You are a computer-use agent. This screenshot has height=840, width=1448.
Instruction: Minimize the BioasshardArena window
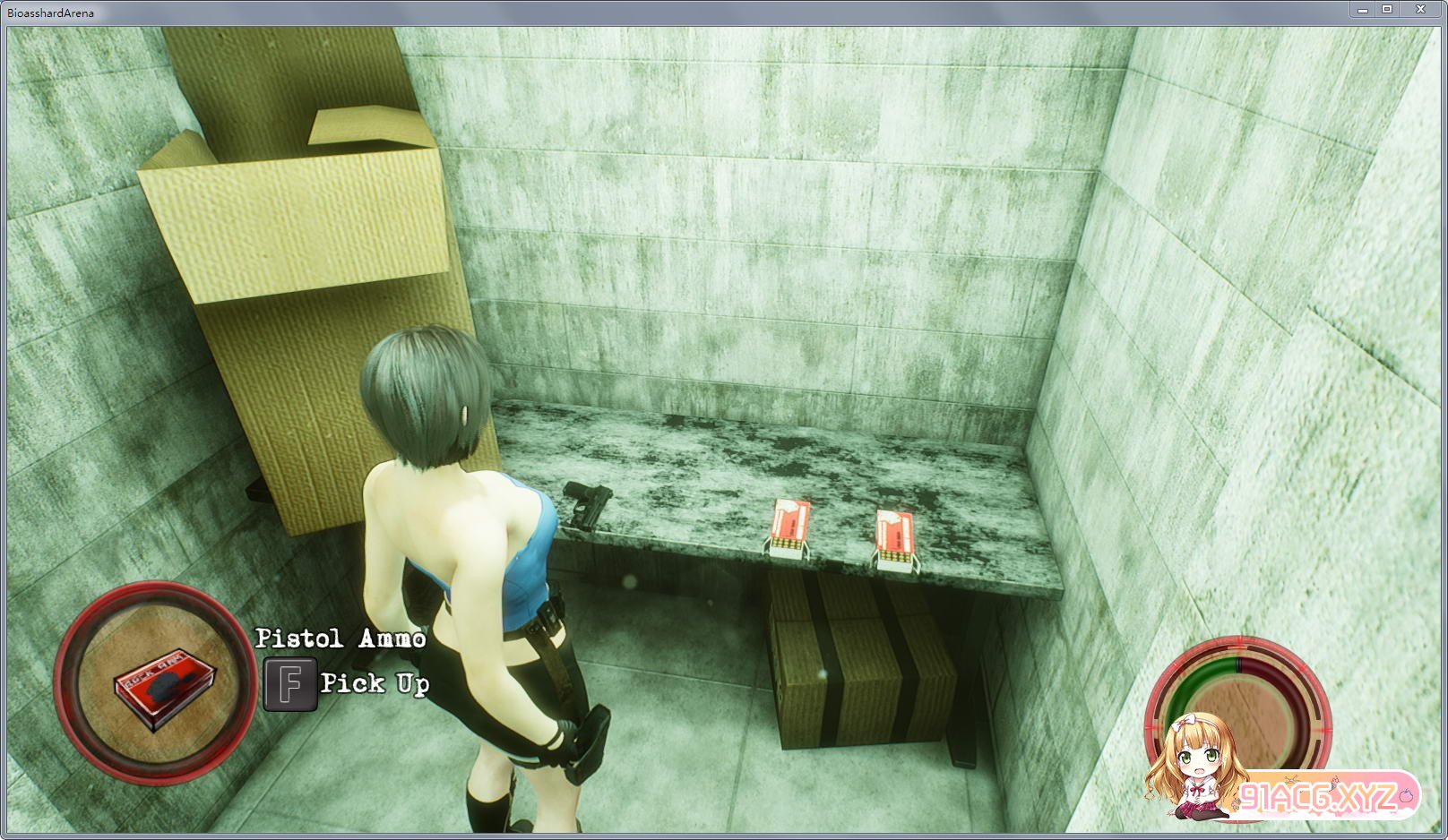[x=1362, y=10]
